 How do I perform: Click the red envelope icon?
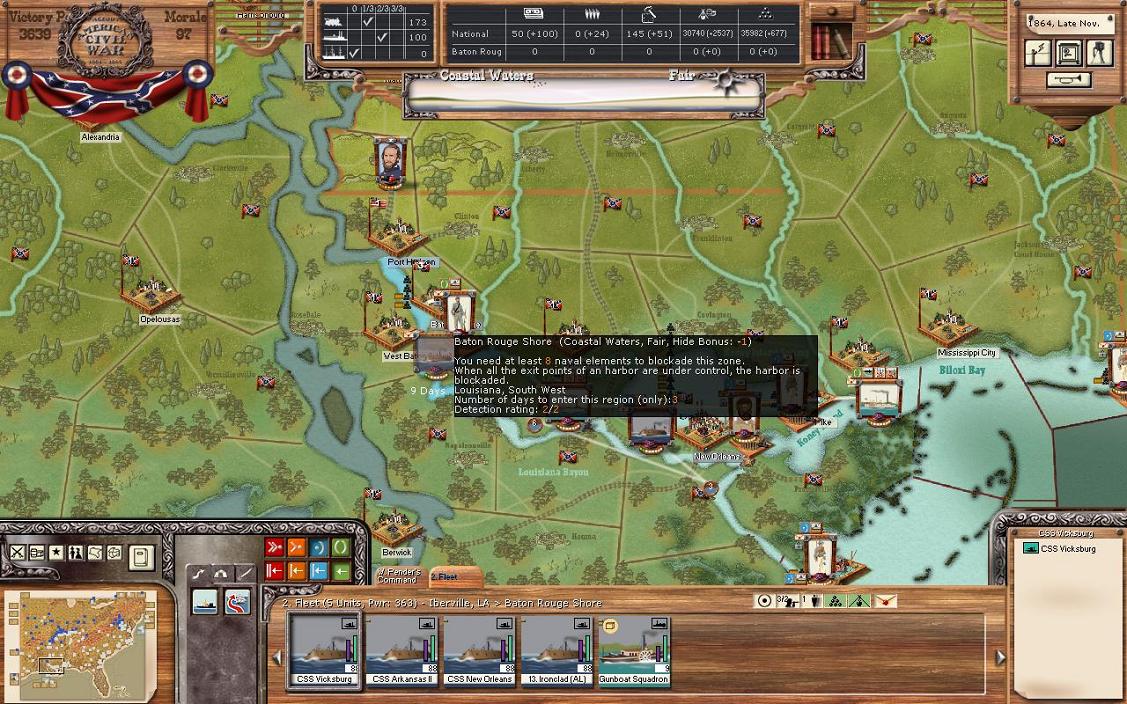[884, 601]
